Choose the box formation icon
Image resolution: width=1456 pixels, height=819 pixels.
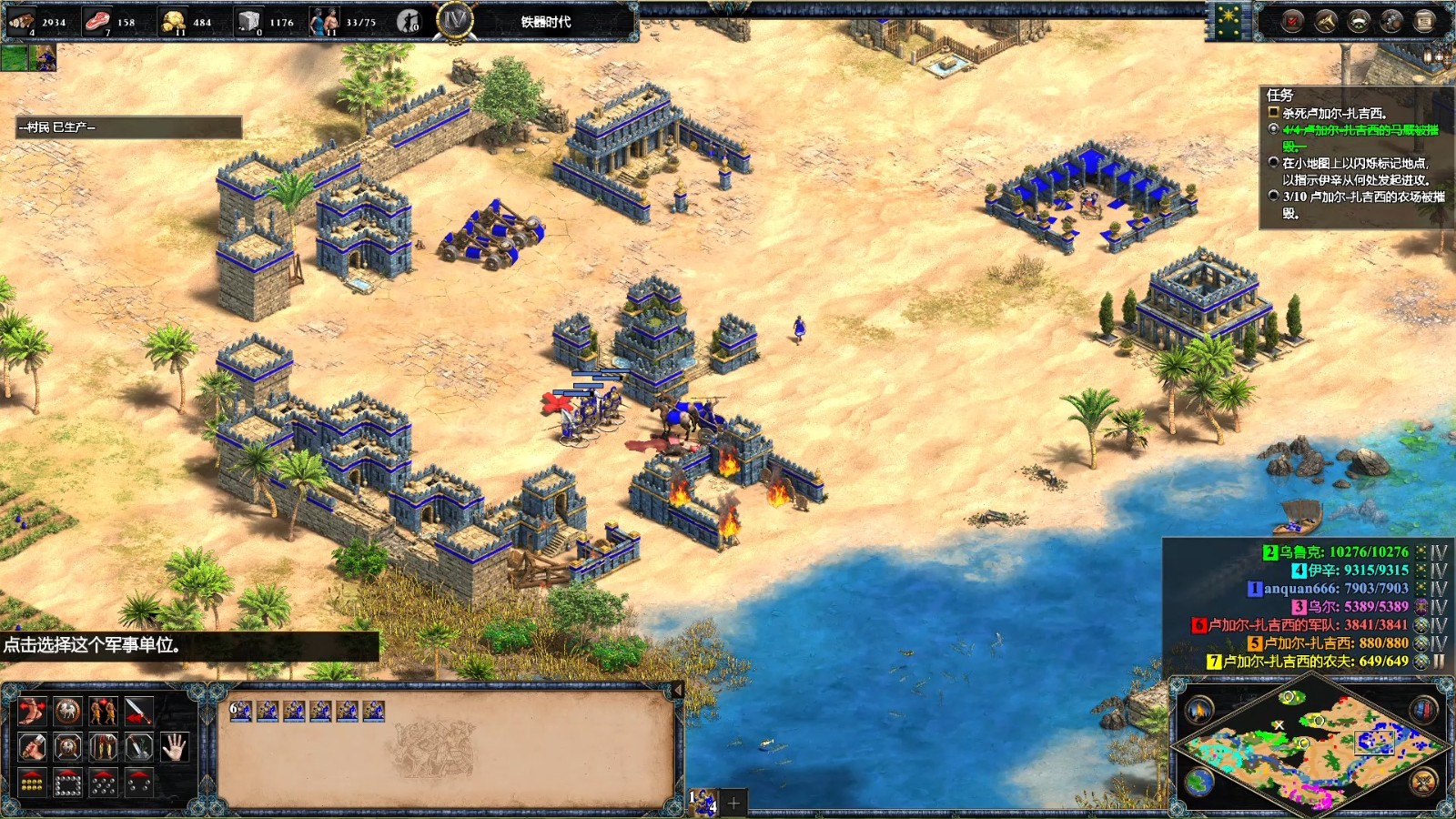[67, 783]
